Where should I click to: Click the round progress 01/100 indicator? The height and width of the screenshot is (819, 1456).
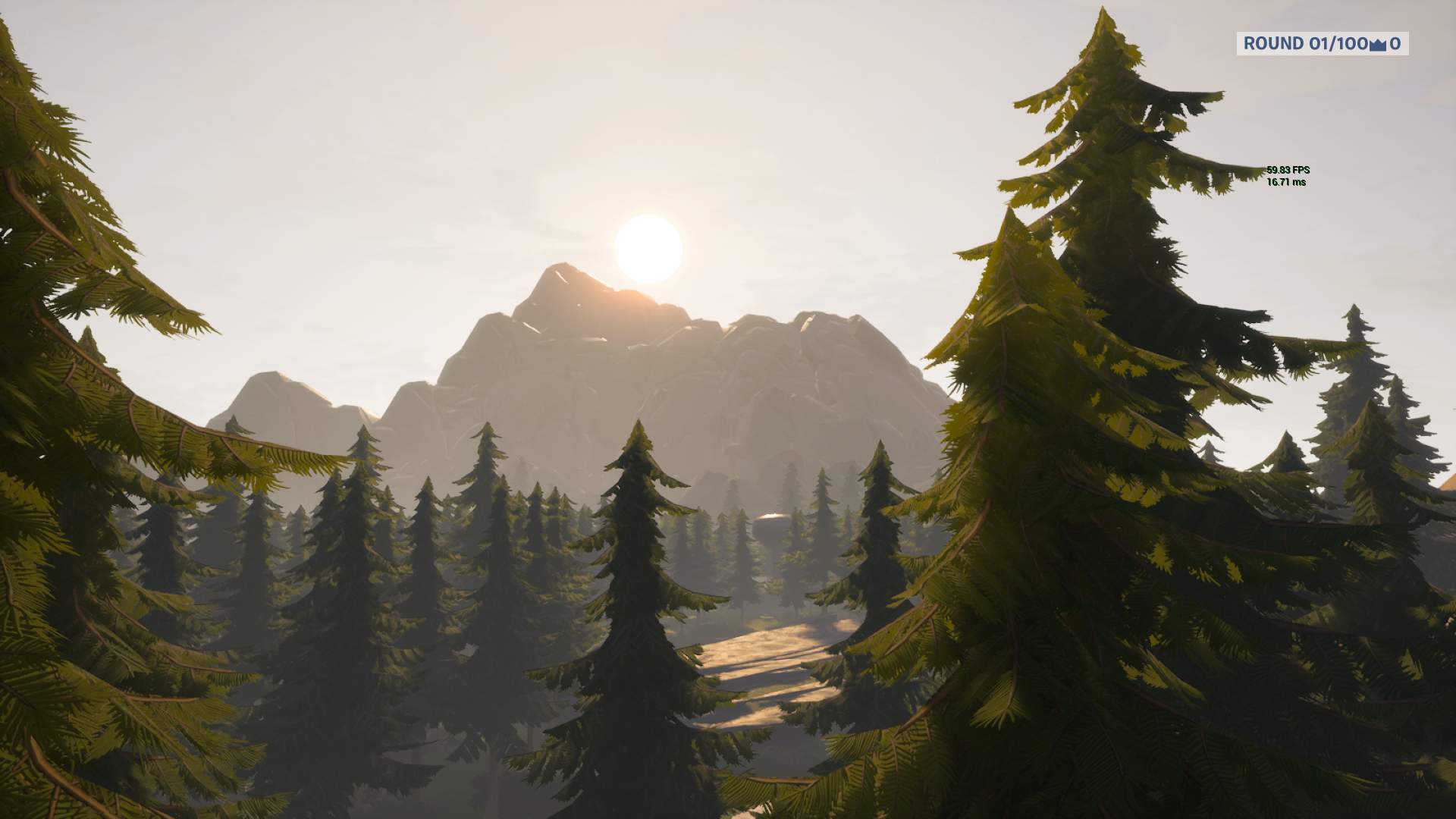coord(1338,44)
